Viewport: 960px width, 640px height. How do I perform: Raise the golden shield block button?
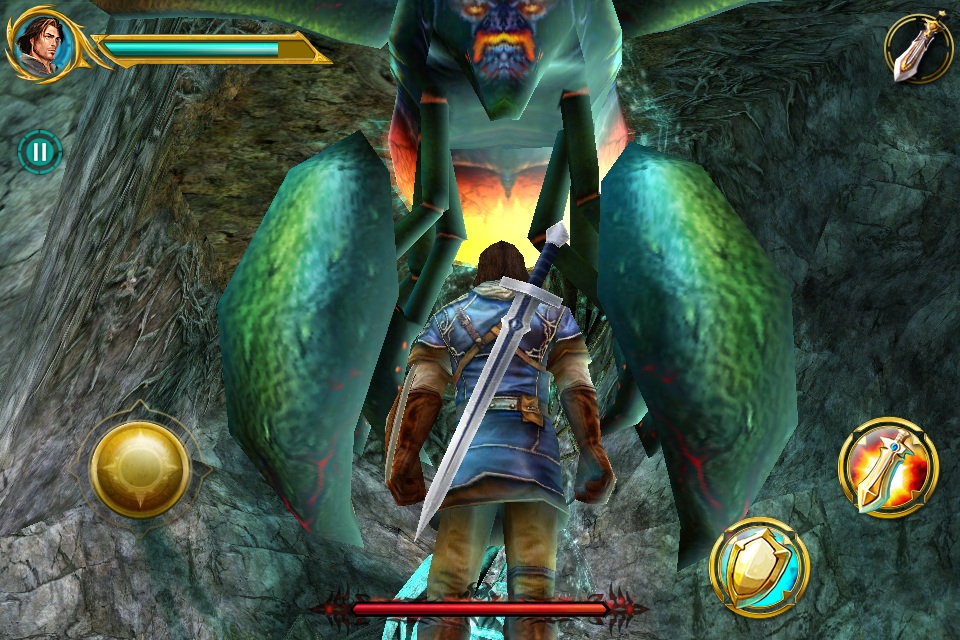click(x=760, y=567)
